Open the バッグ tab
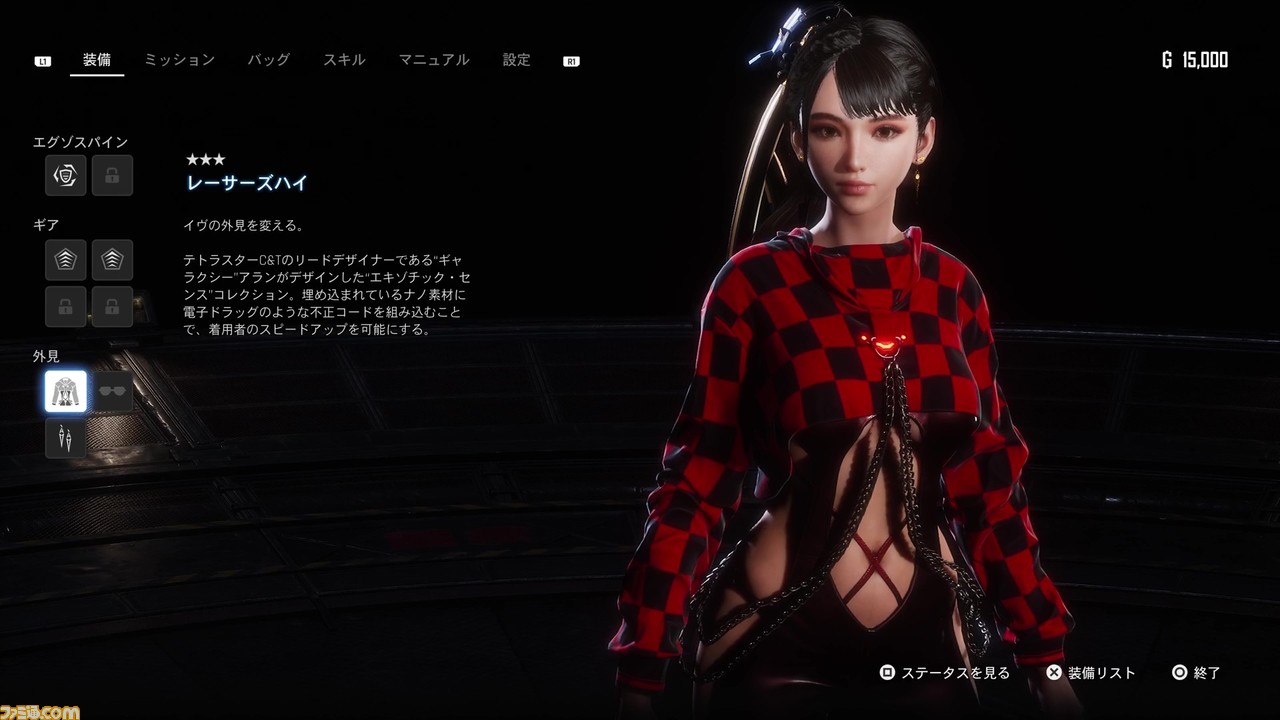The image size is (1280, 720). 268,60
